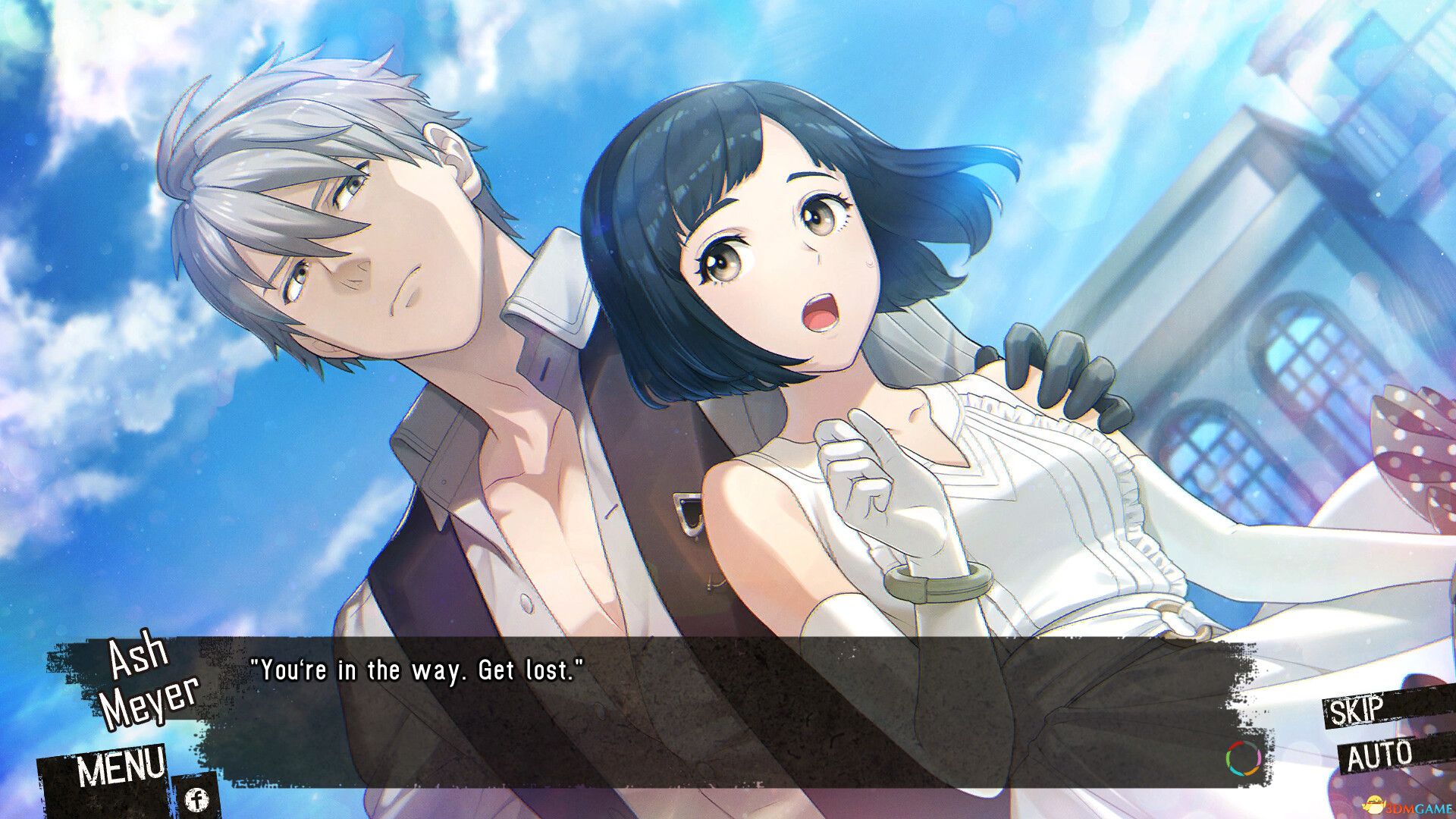Select the circular 'f' Facebook button below MENU
1456x819 pixels.
[197, 799]
